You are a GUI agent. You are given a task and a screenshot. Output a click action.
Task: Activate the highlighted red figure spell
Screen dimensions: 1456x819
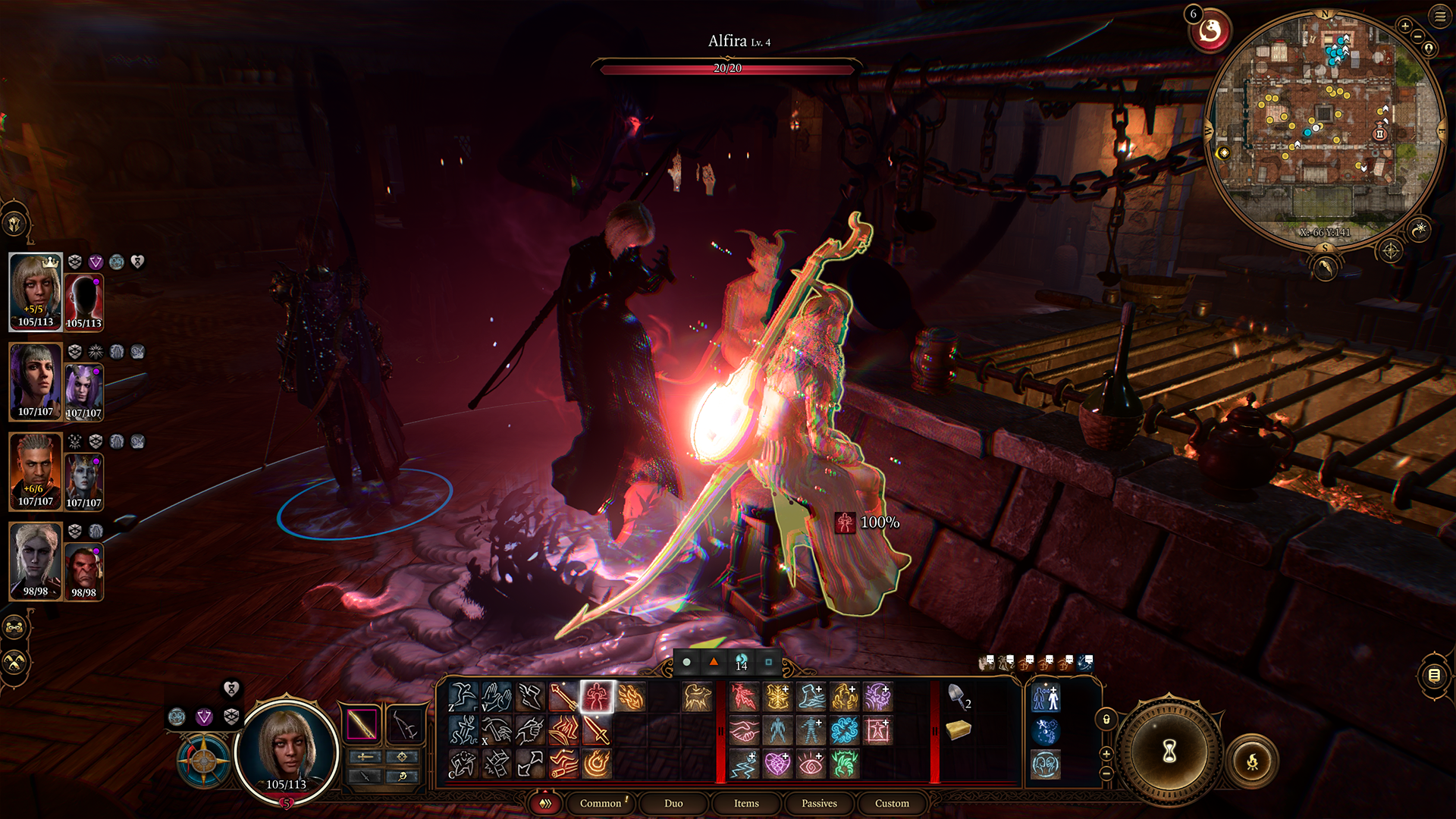coord(597,696)
